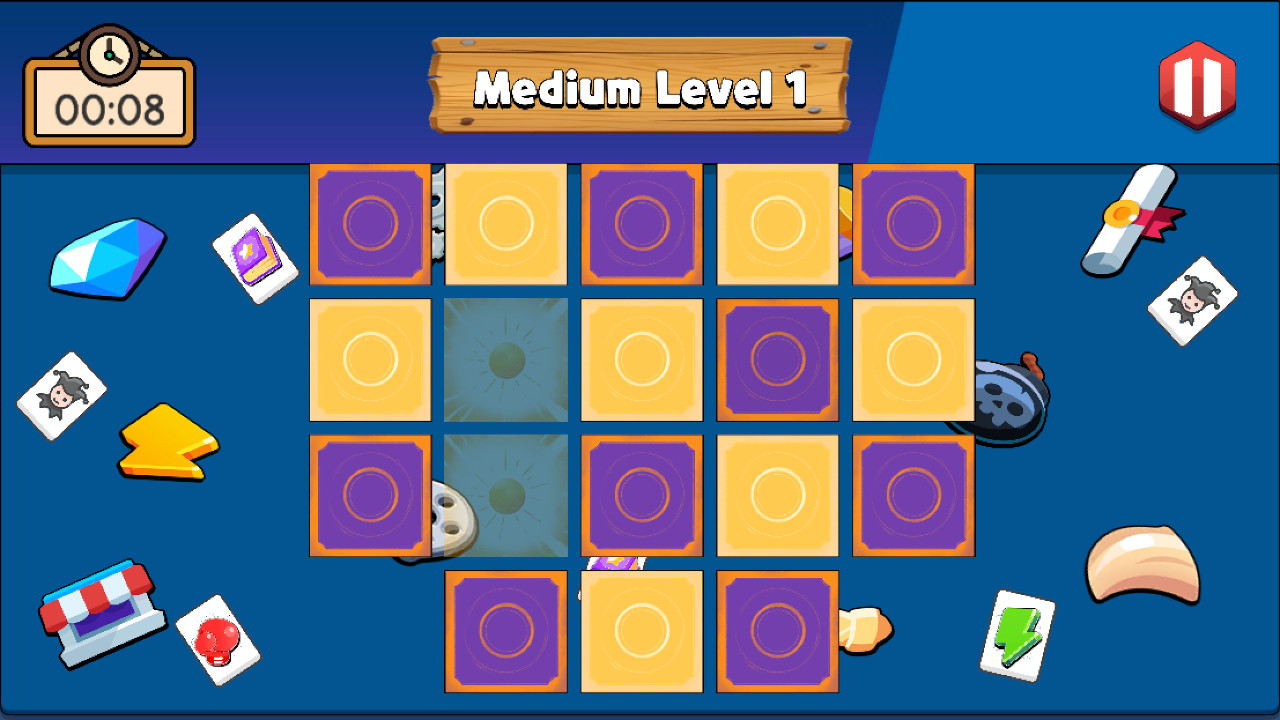Viewport: 1280px width, 720px height.
Task: Flip the orange card beside the bomb icon
Action: click(x=913, y=359)
